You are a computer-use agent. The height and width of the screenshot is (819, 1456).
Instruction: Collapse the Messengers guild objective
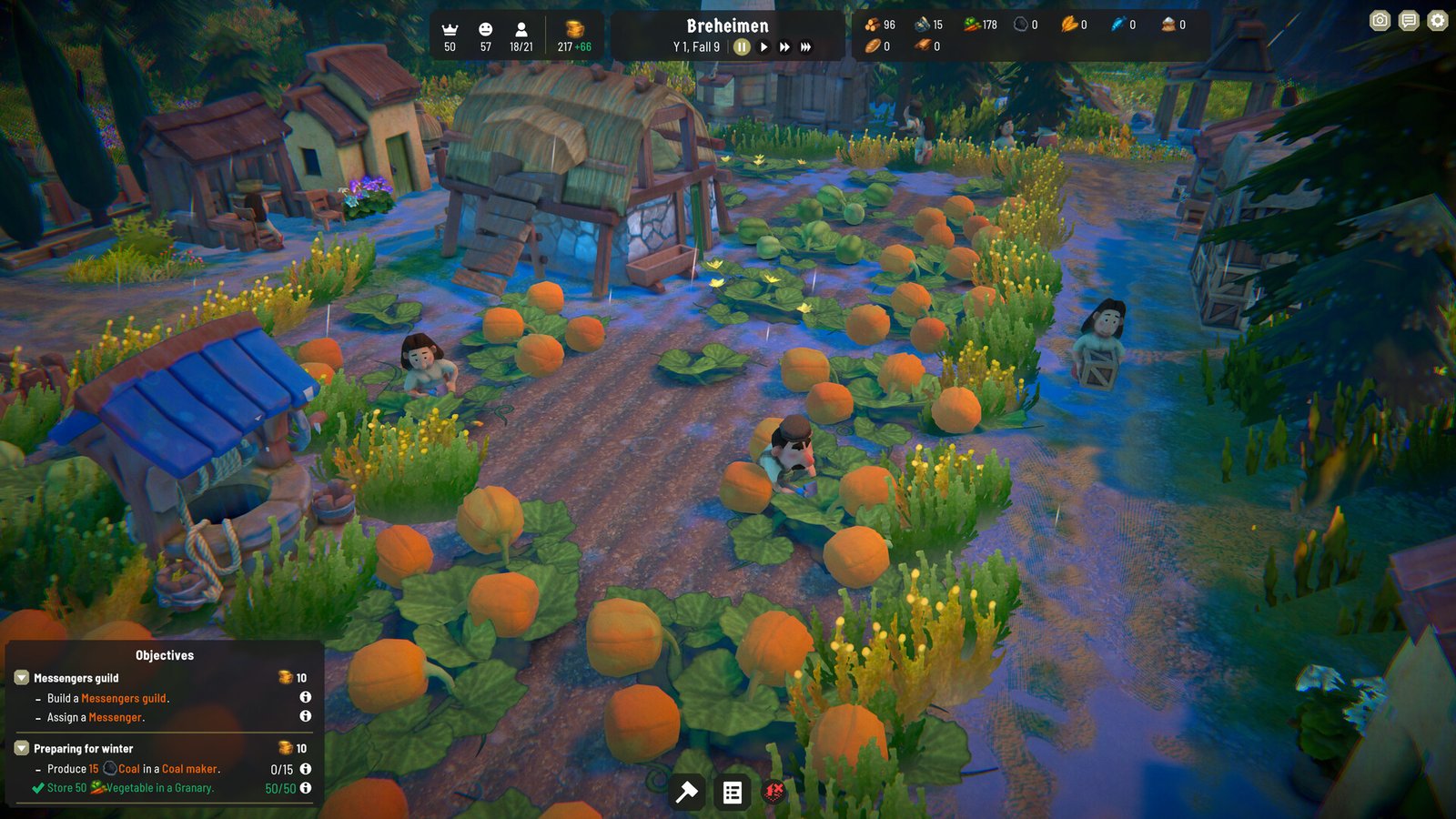pyautogui.click(x=20, y=678)
